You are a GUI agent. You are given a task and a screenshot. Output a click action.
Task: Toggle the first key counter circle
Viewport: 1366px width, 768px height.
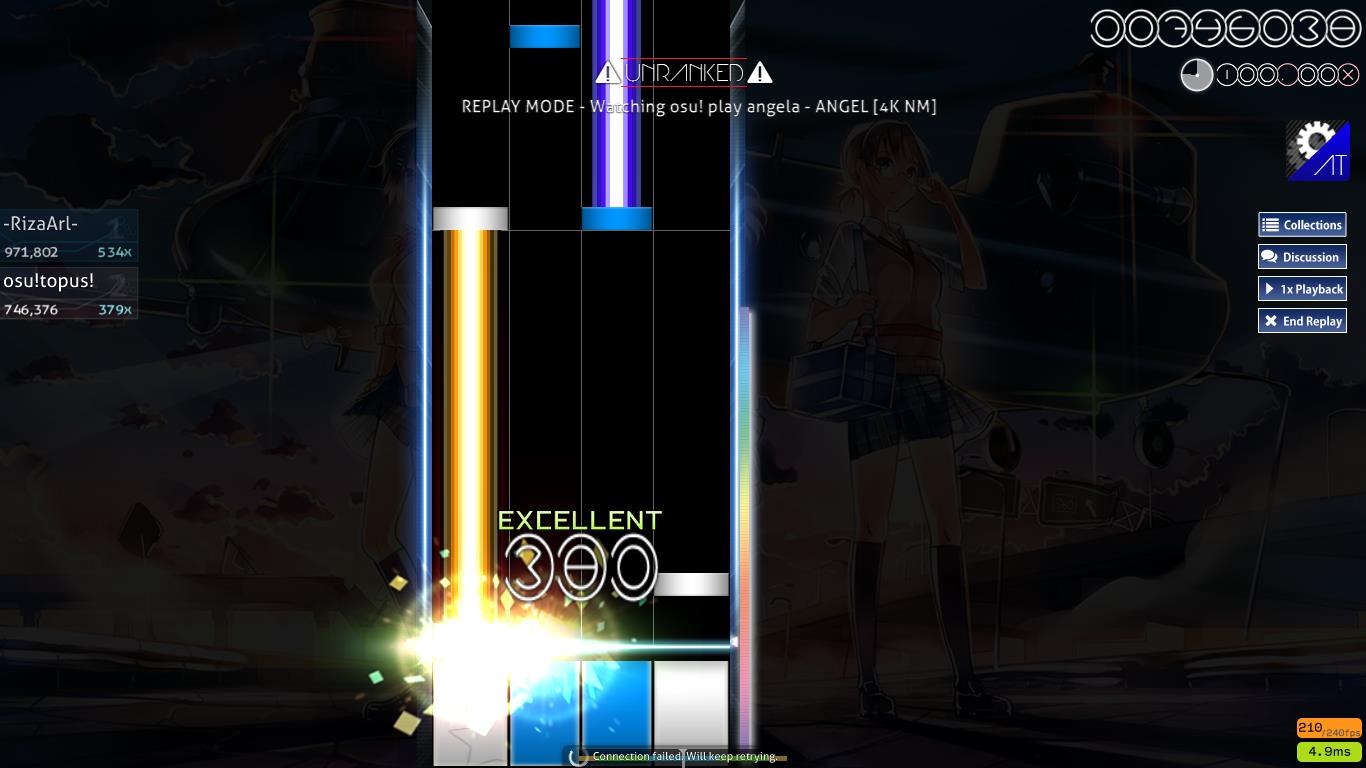point(1227,74)
